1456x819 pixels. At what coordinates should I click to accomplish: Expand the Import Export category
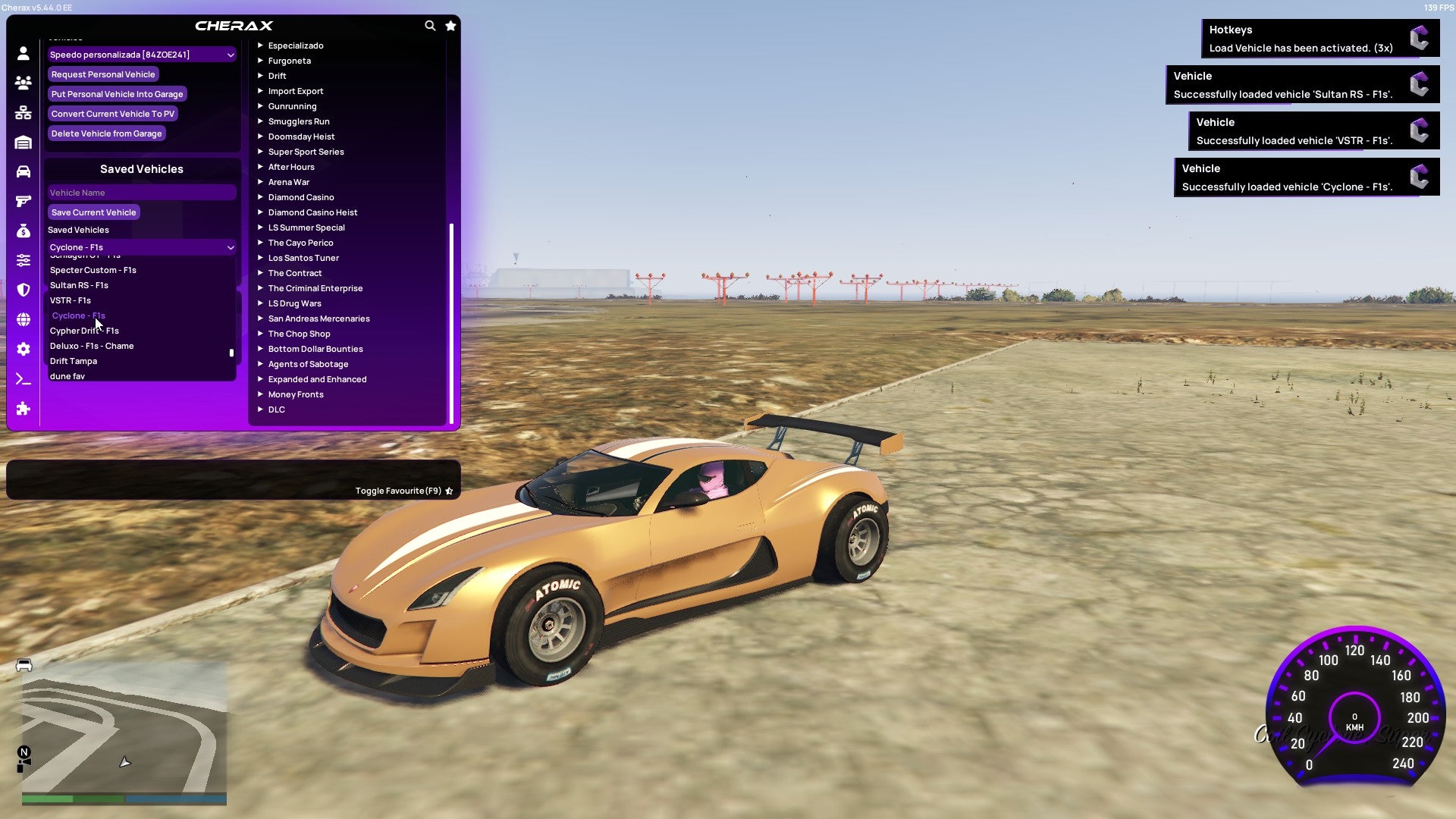[296, 91]
